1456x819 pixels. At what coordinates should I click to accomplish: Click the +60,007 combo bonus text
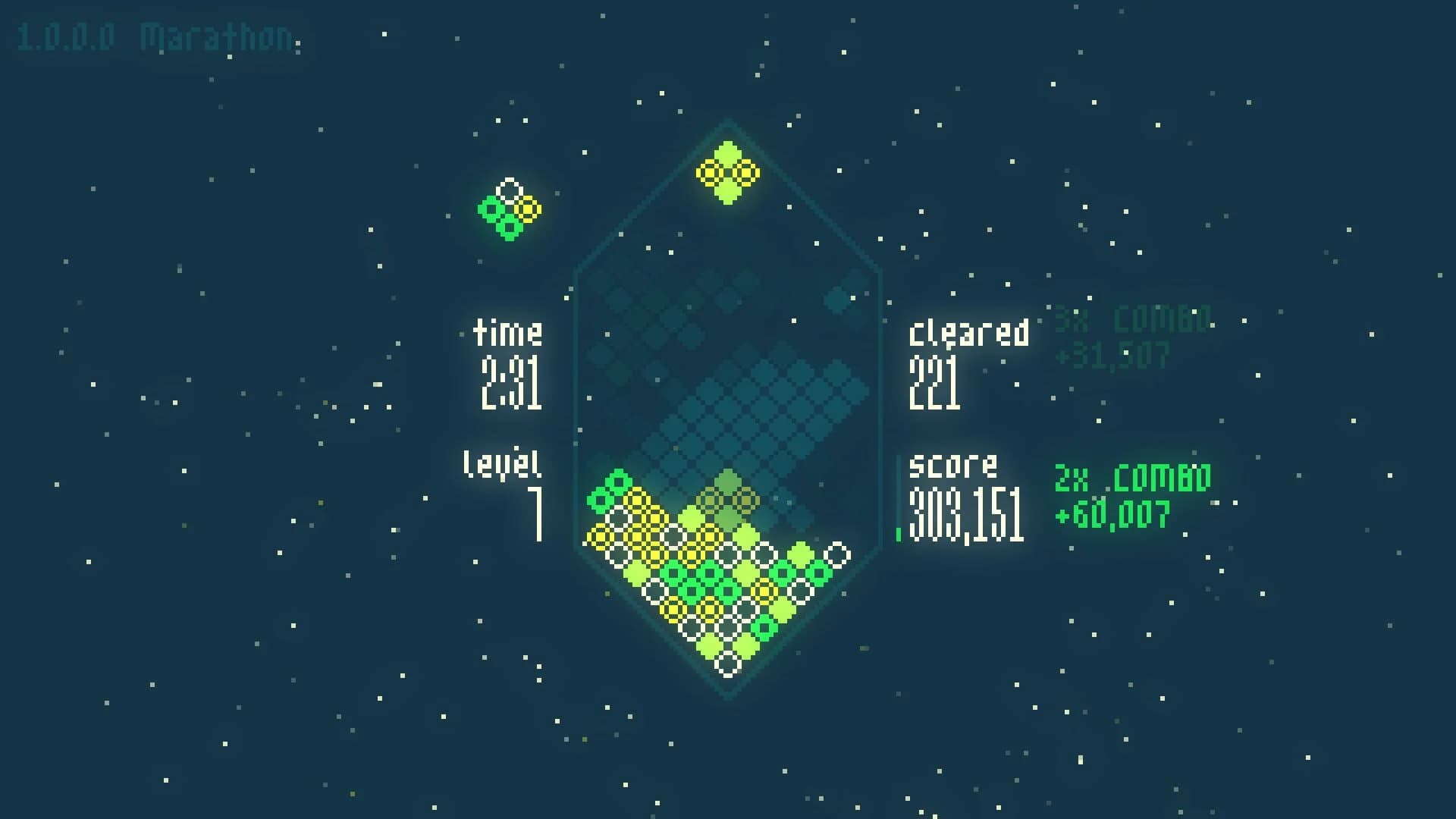click(1113, 512)
